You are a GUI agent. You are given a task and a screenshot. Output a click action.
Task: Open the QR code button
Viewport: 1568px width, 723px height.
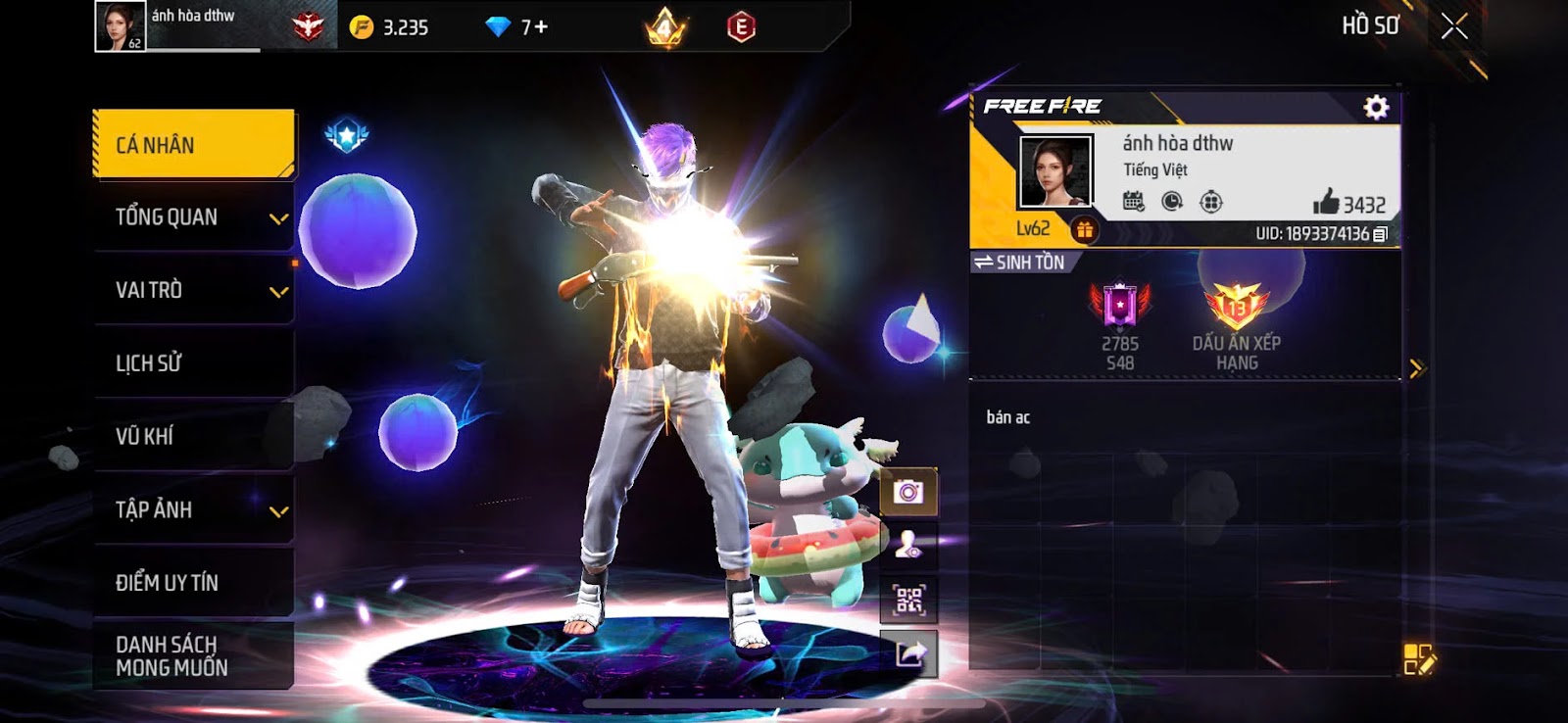coord(908,600)
